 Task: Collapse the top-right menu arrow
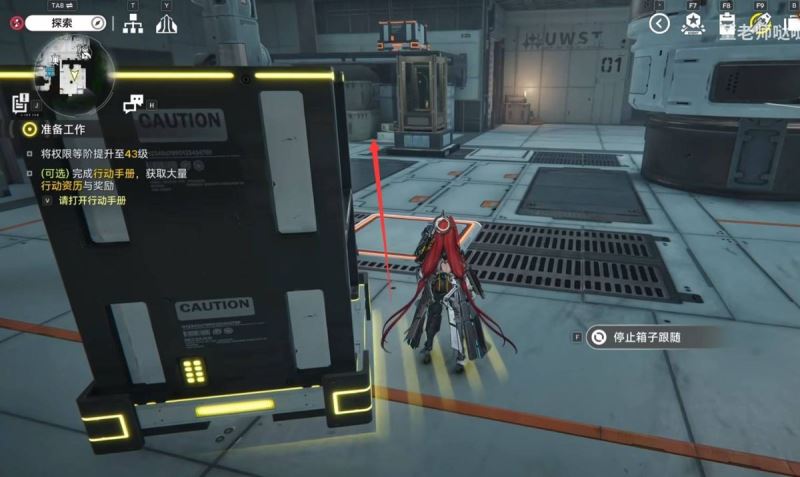point(659,24)
